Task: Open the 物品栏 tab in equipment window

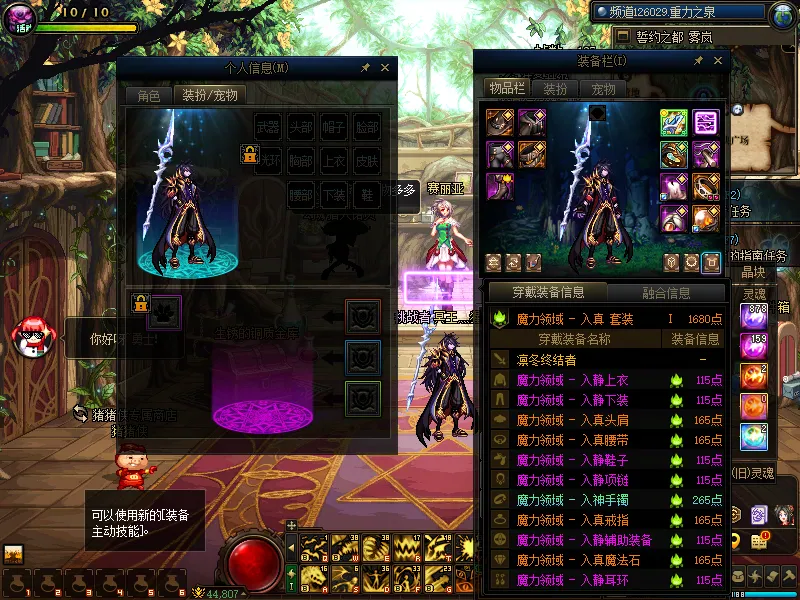Action: (x=507, y=89)
